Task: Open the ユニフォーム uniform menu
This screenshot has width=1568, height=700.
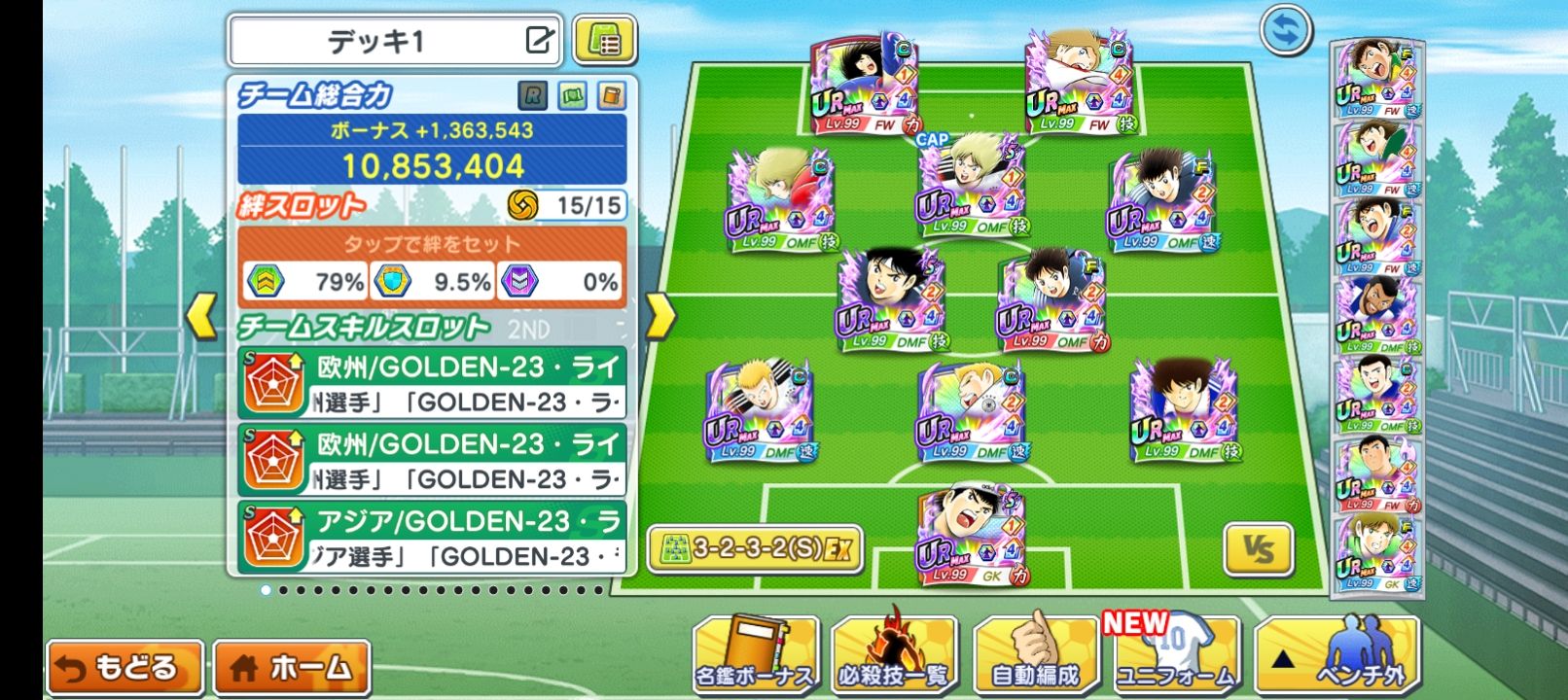Action: point(1174,654)
